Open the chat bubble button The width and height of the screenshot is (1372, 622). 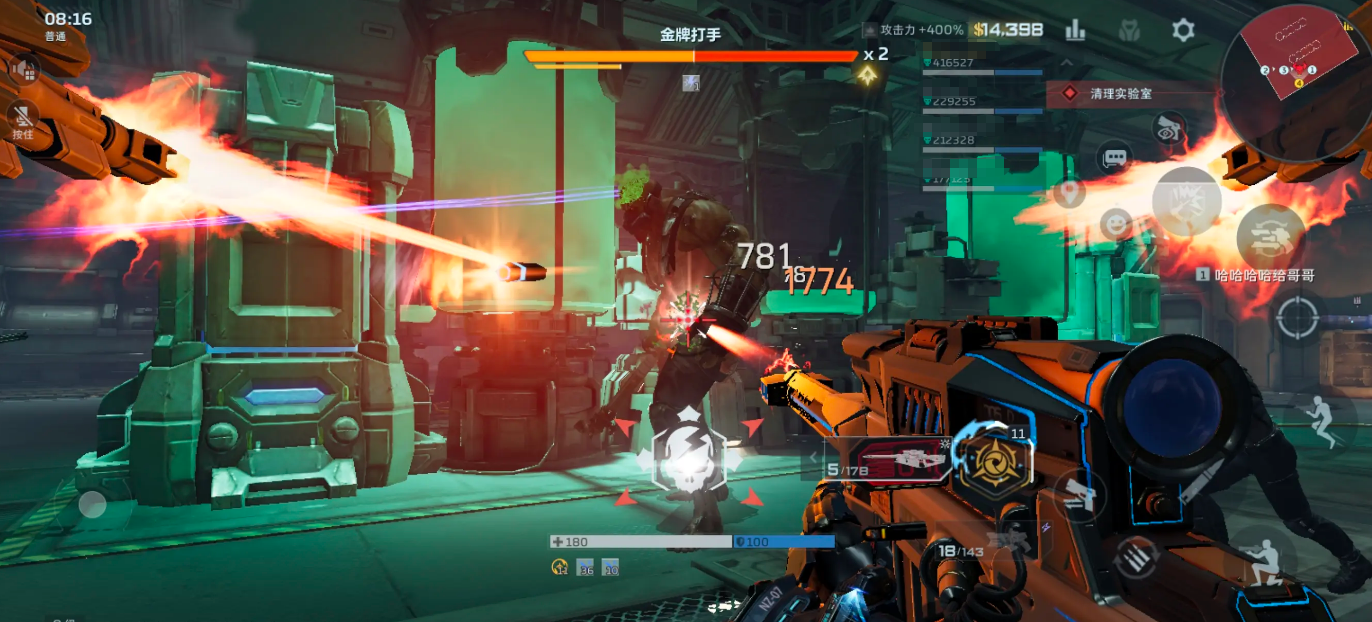(1113, 158)
